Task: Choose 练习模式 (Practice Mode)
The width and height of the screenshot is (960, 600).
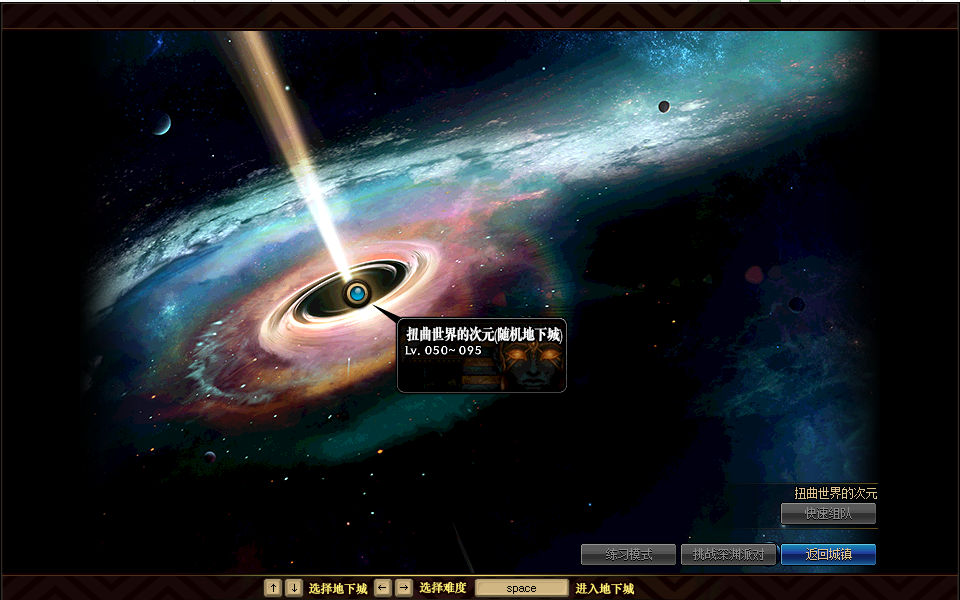Action: [x=628, y=554]
